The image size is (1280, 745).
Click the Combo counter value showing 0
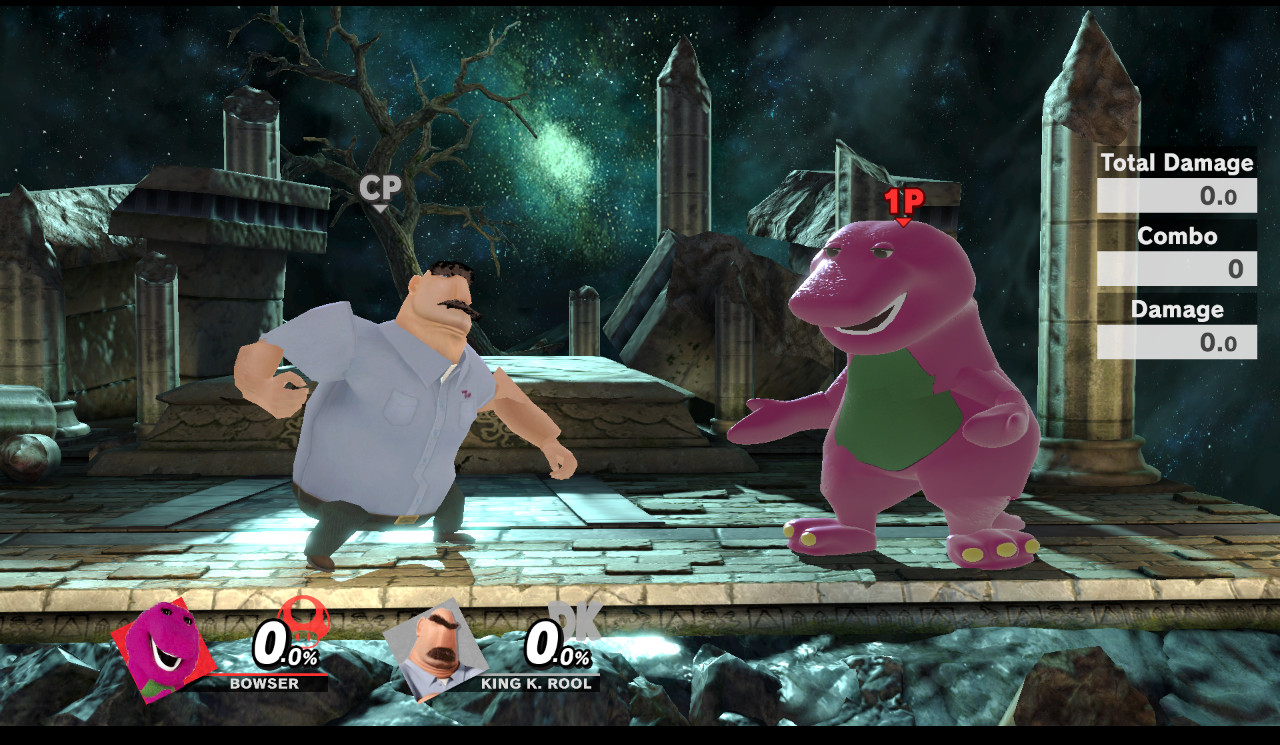coord(1176,270)
